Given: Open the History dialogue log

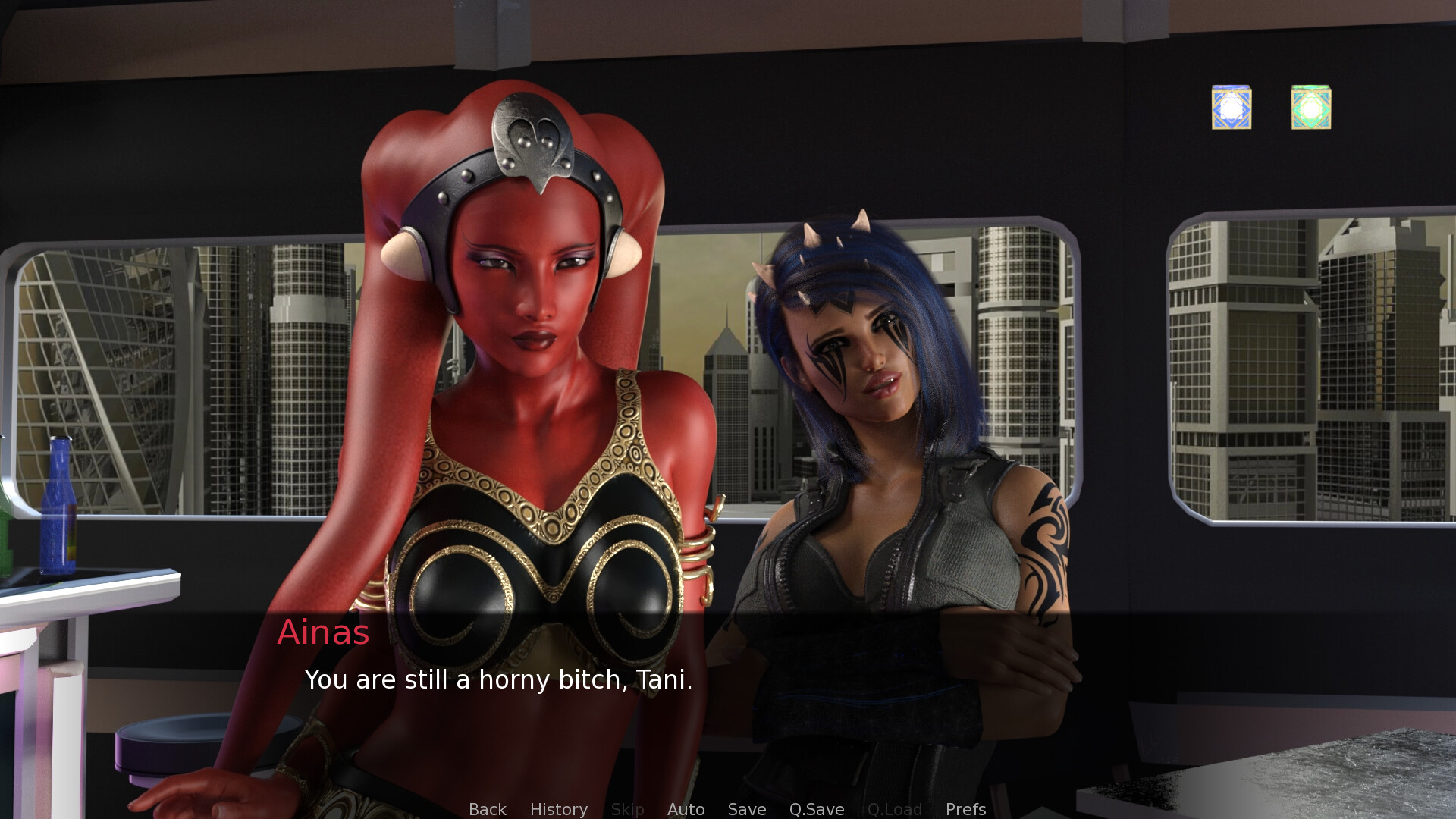Looking at the screenshot, I should 558,809.
